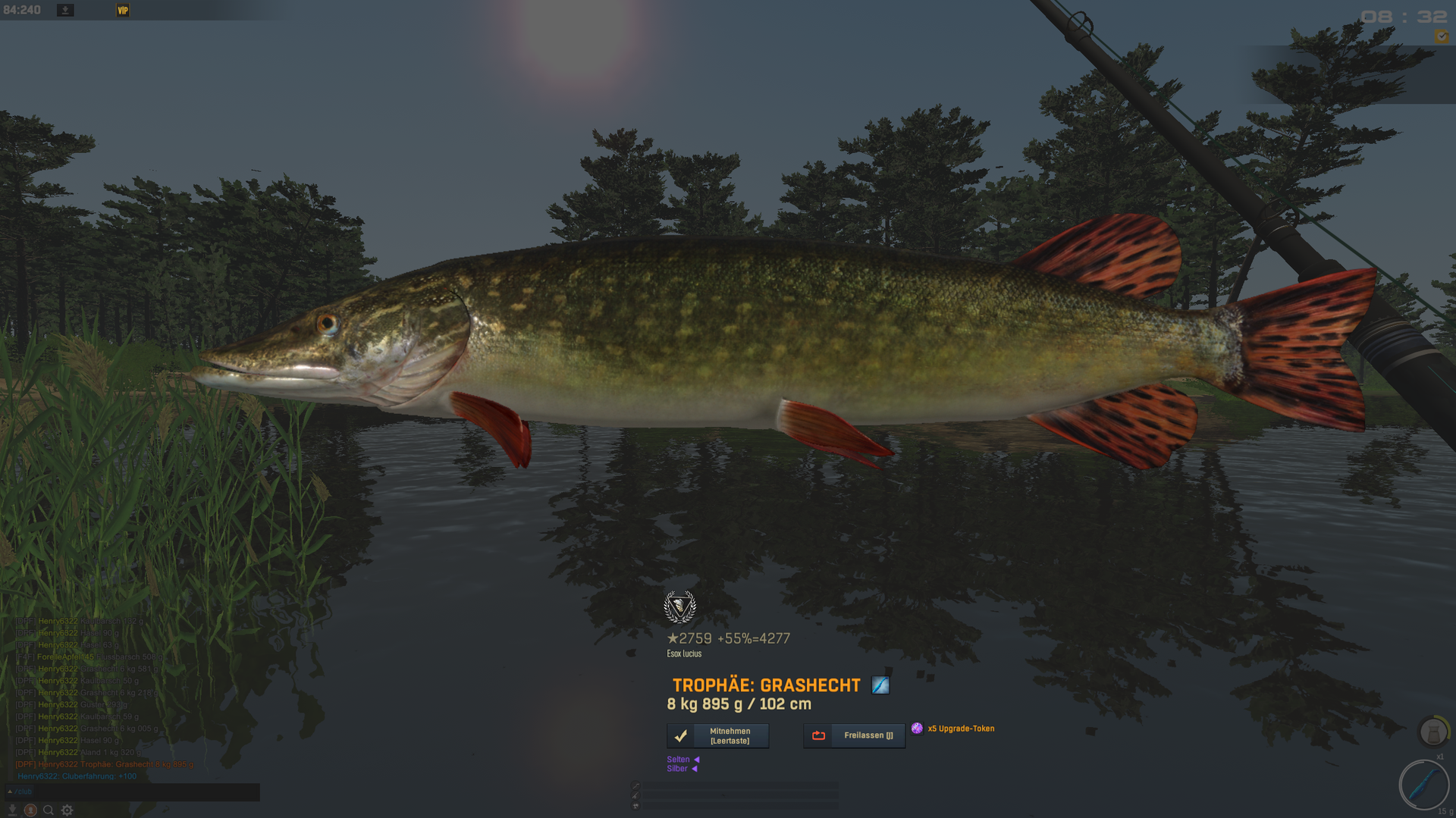
Task: Open the bait bag circular icon
Action: tap(1432, 732)
